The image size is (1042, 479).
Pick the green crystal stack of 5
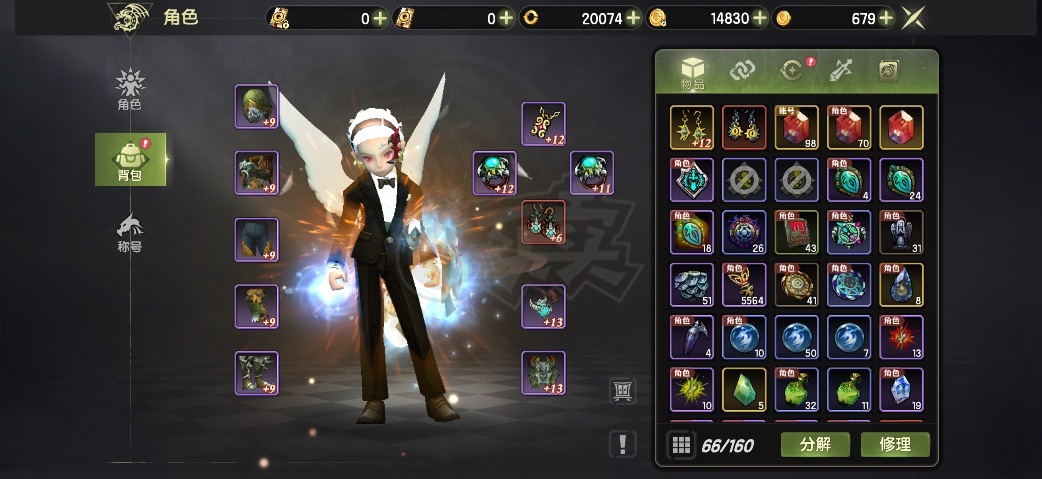click(744, 389)
